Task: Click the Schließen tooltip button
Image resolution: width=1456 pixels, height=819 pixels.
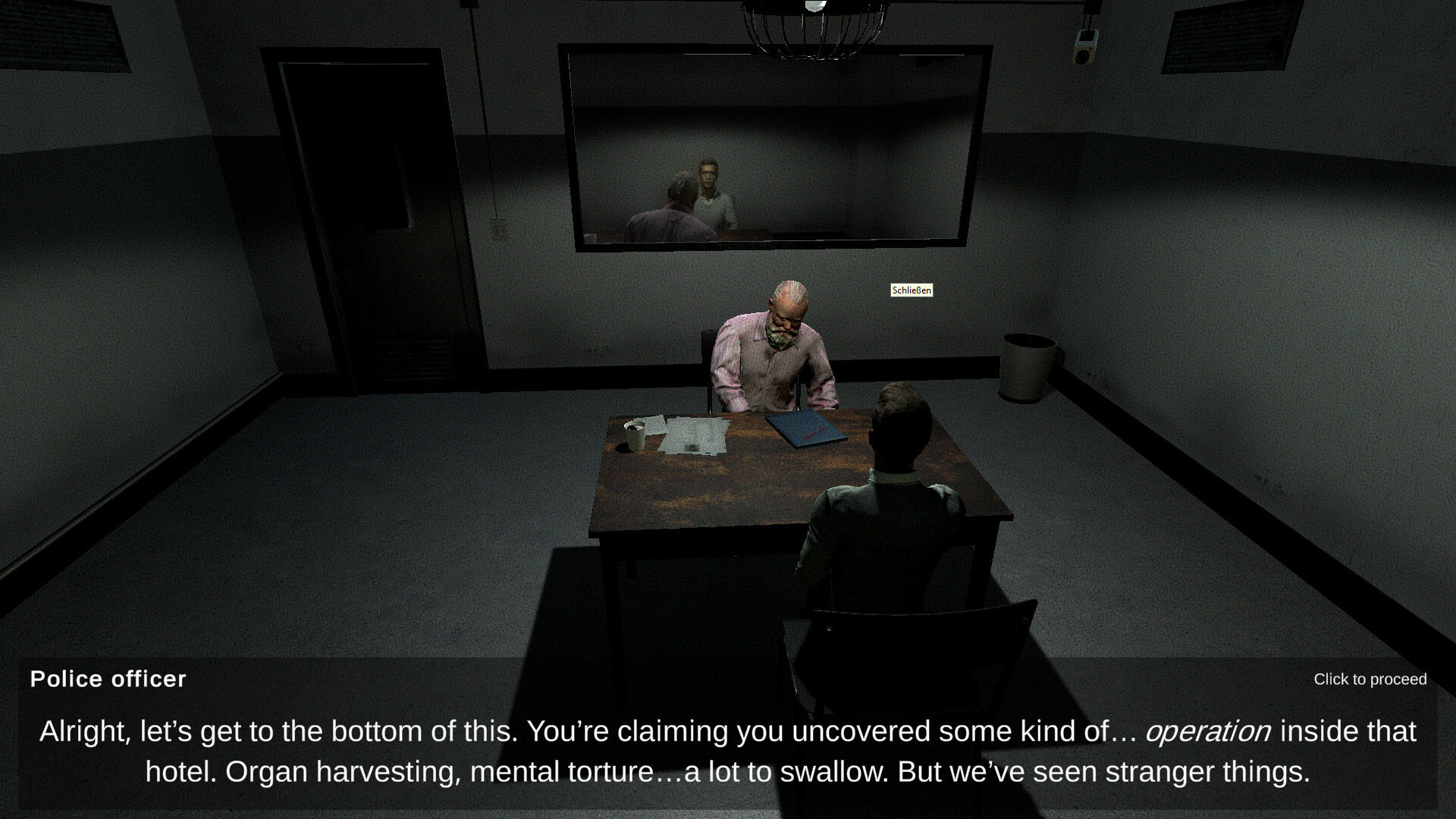Action: click(912, 290)
